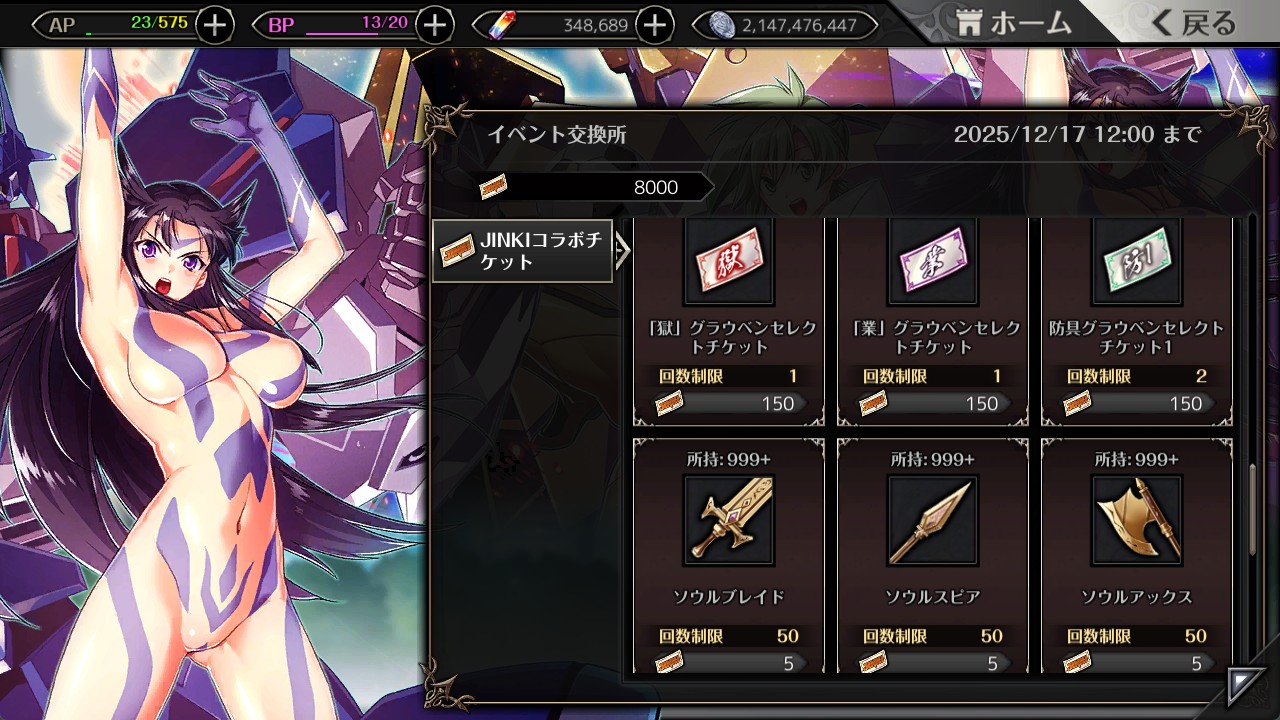Select the JINKIコラボチケット tab
Screen dimensions: 1280x720
tap(523, 251)
